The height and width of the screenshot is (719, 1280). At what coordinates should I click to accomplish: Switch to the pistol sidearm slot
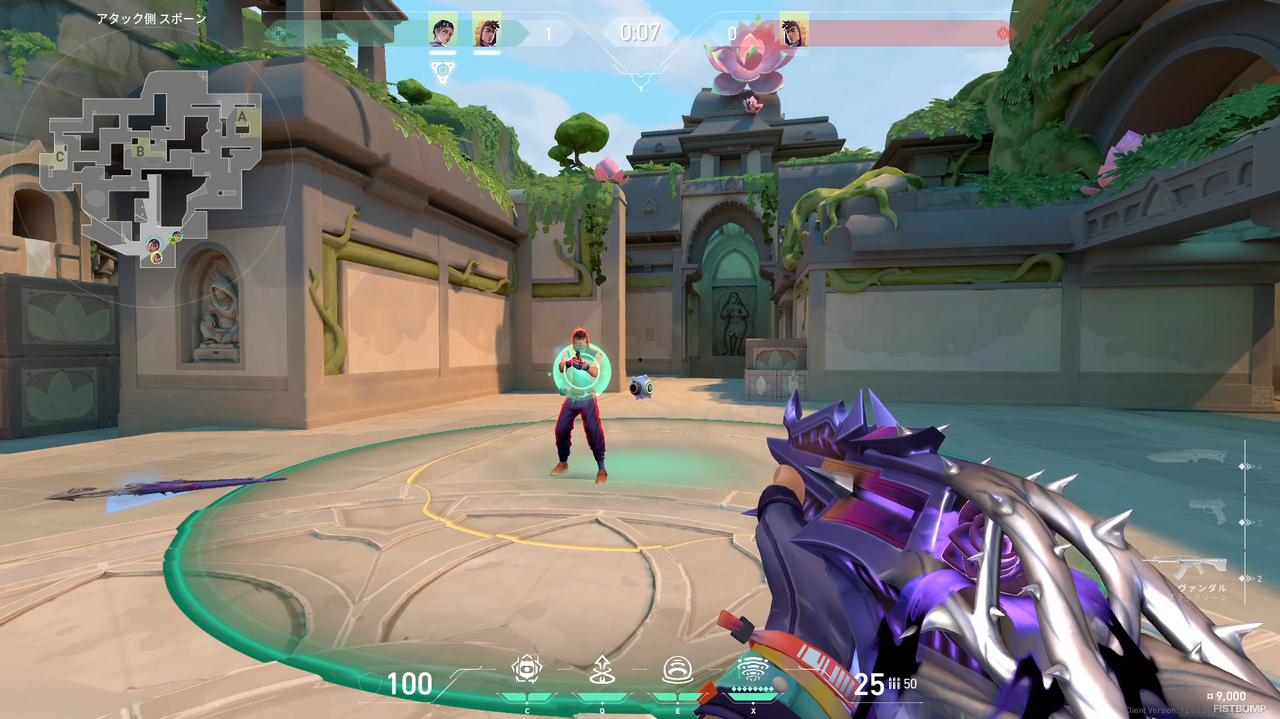tap(1207, 511)
